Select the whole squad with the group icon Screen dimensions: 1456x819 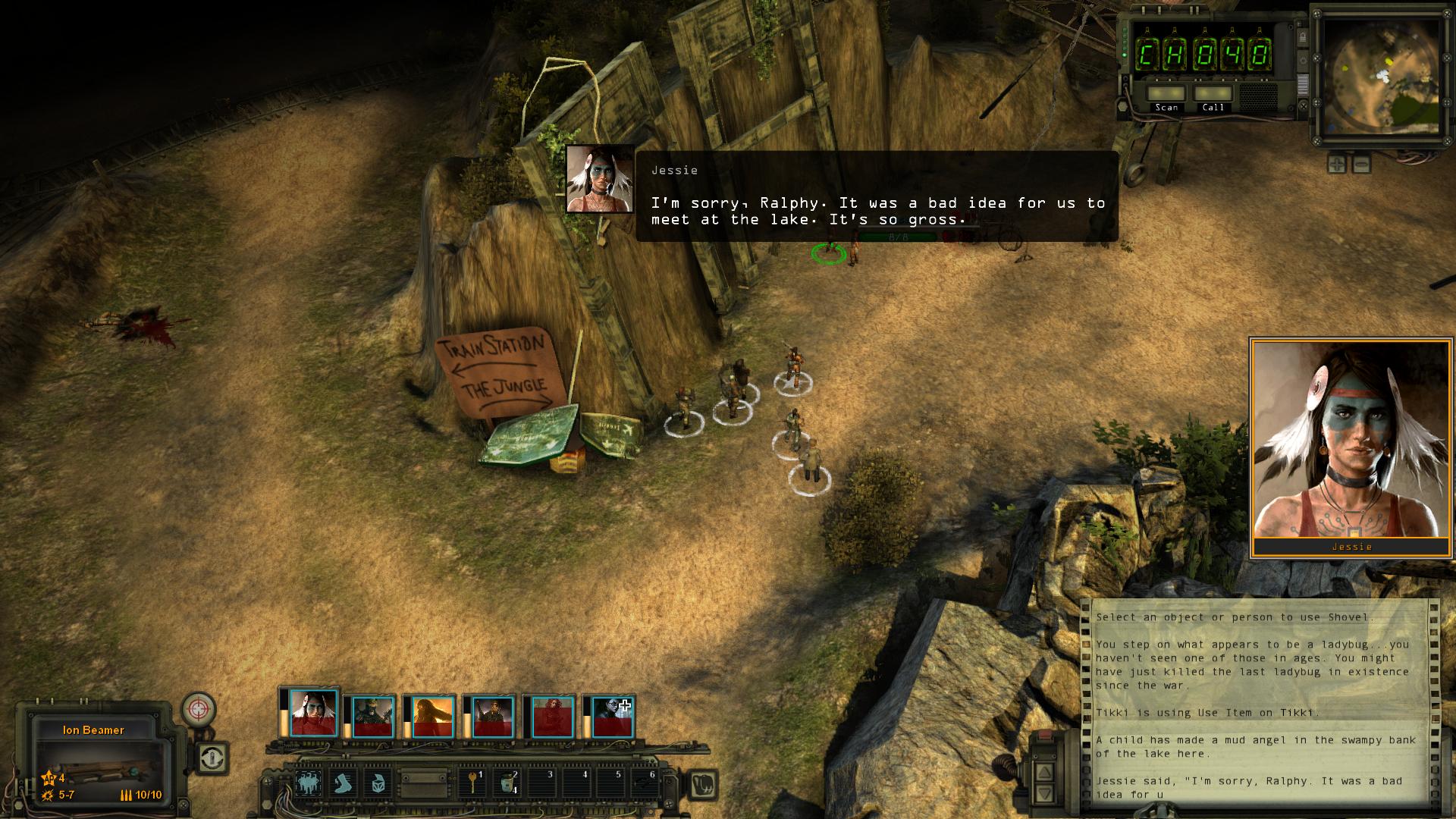[309, 783]
